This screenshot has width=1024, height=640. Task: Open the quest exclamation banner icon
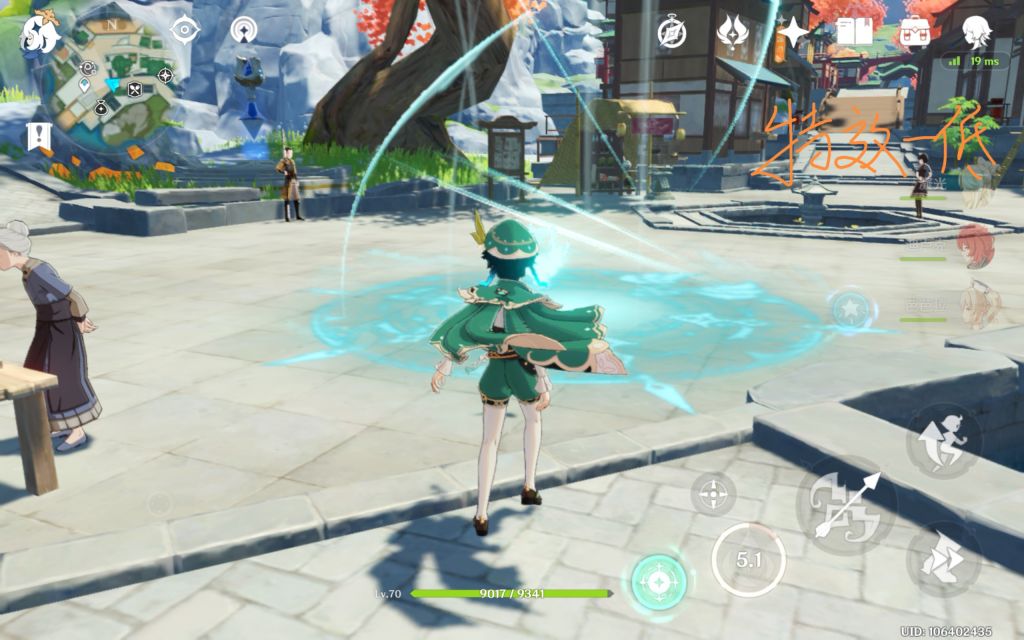(39, 136)
